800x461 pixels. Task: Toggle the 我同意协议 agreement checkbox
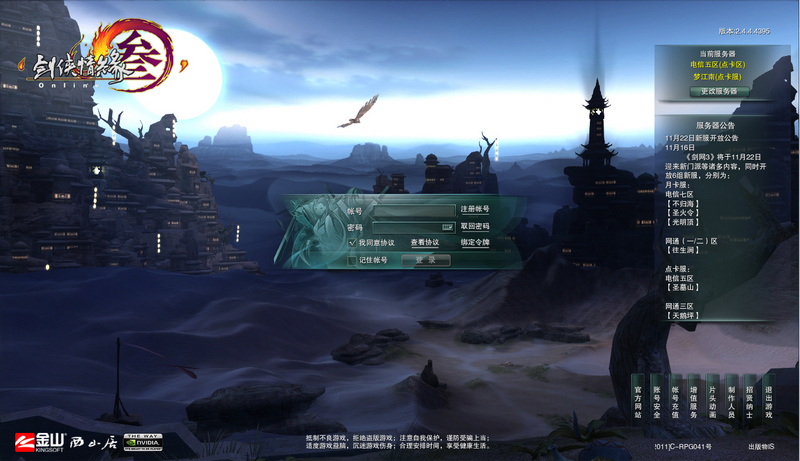pos(353,243)
